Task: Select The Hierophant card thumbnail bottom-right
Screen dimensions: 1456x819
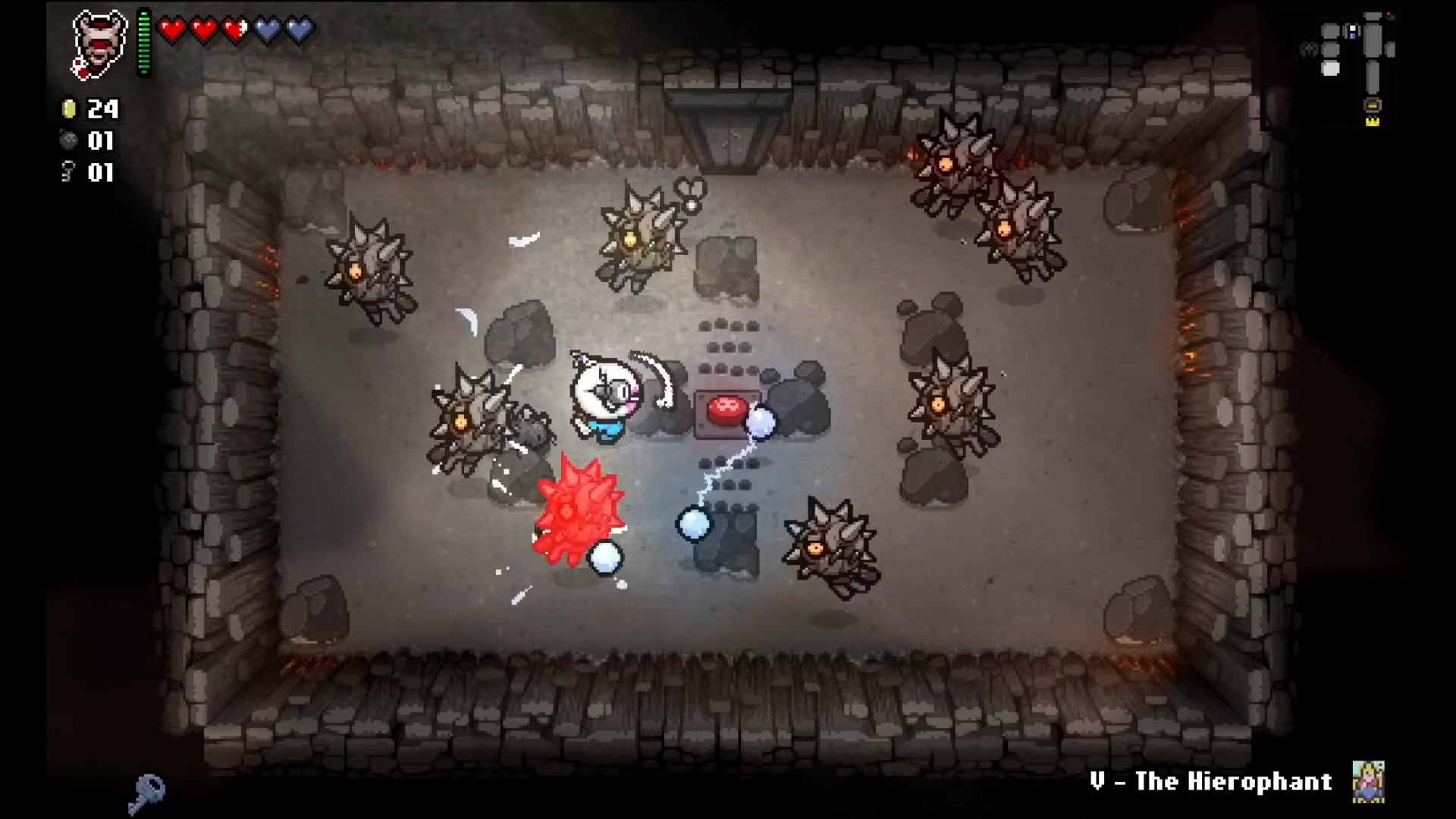Action: 1367,782
